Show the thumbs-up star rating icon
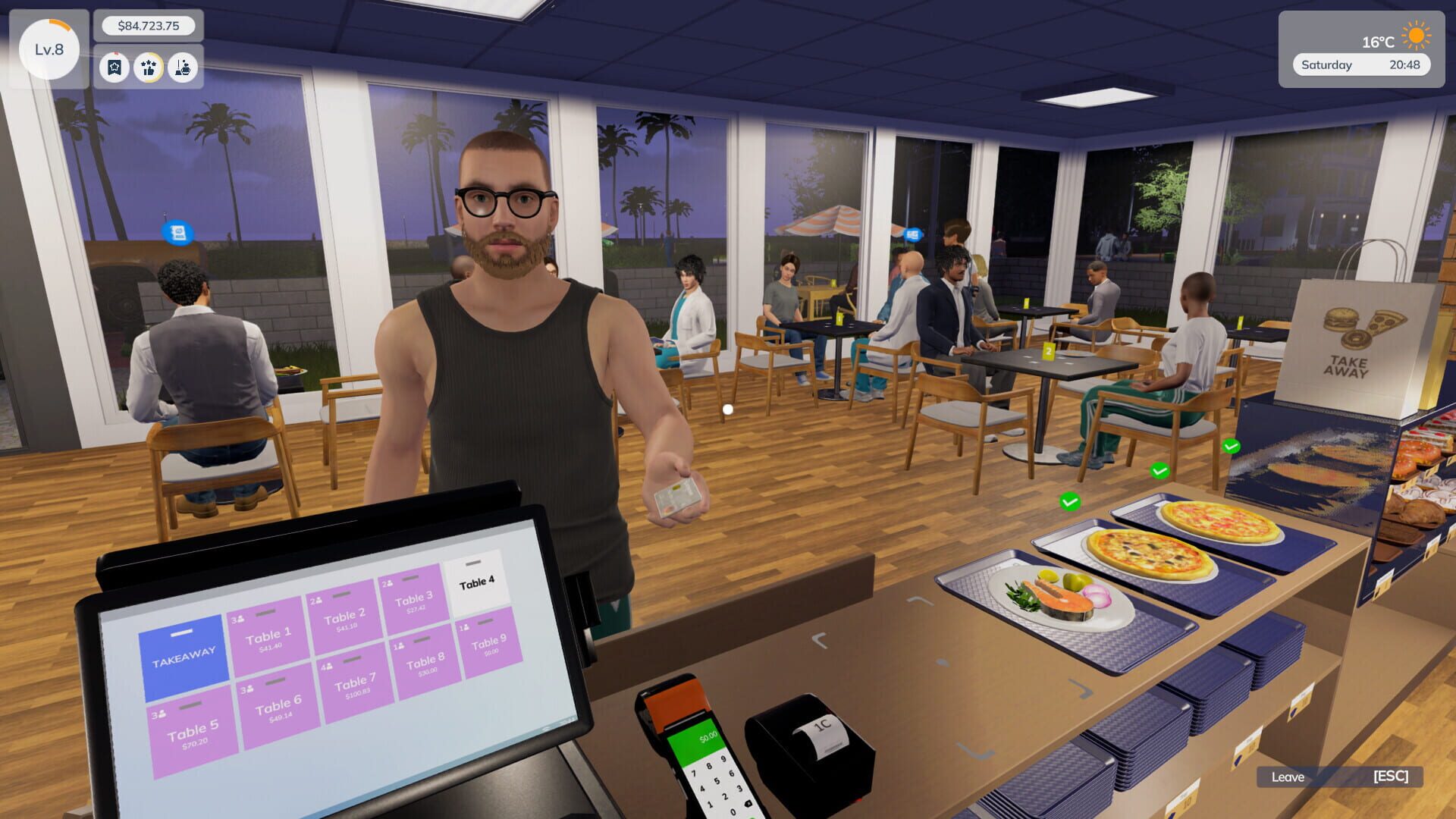Screen dimensions: 1456x819 [x=149, y=67]
